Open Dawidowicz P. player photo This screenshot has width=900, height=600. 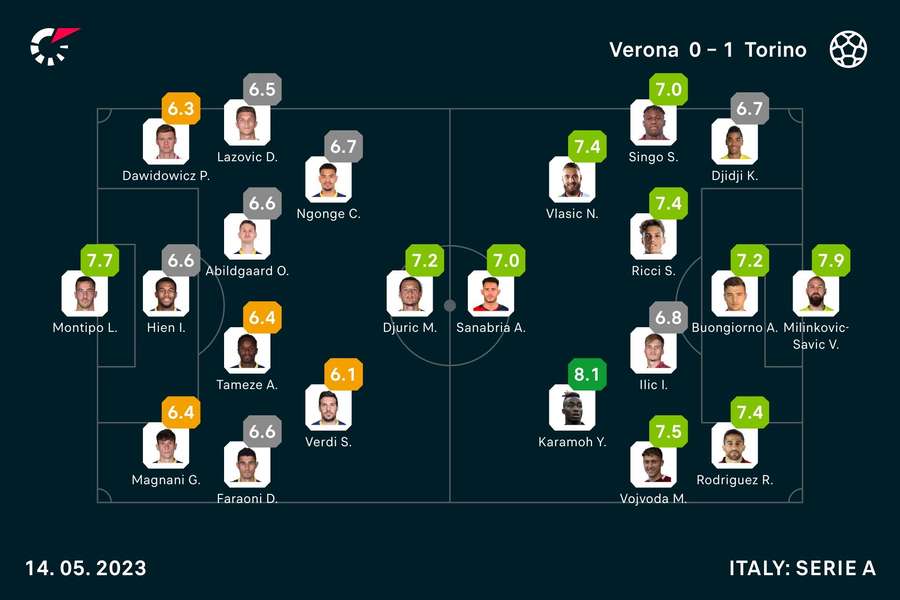[166, 141]
